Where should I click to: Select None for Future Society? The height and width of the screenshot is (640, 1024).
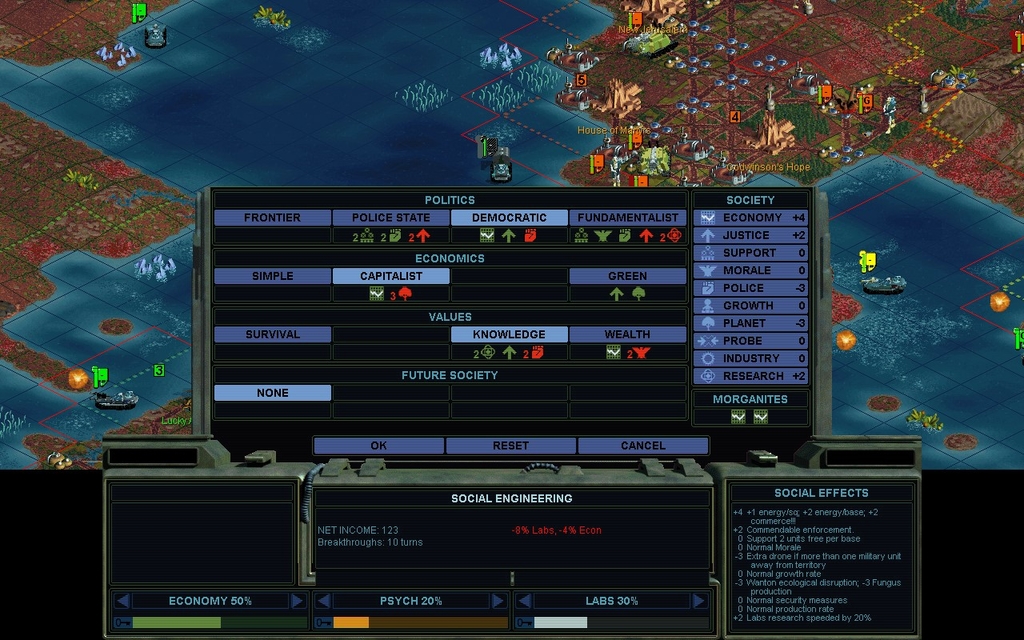coord(272,393)
